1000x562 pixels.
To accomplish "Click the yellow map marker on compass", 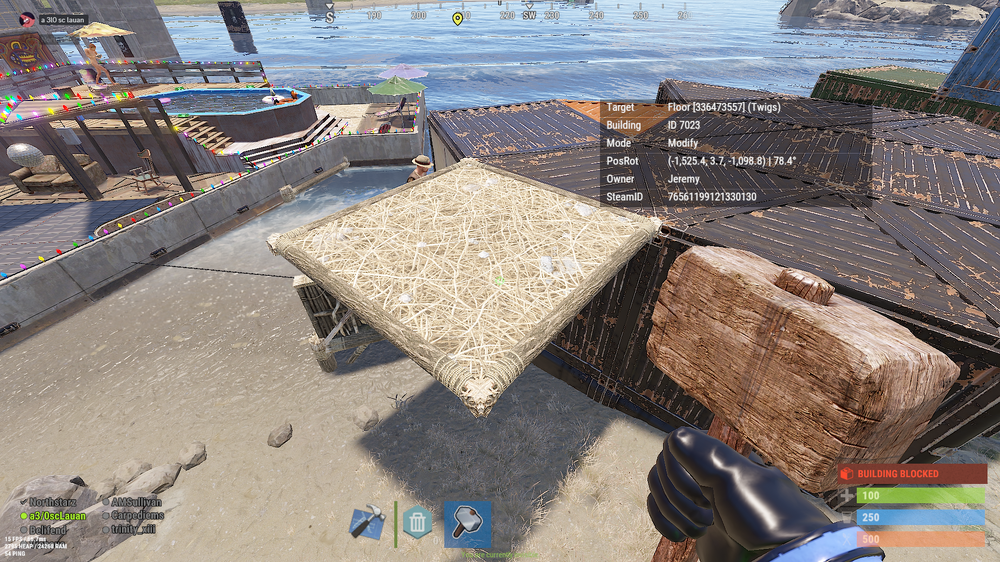I will coord(457,18).
